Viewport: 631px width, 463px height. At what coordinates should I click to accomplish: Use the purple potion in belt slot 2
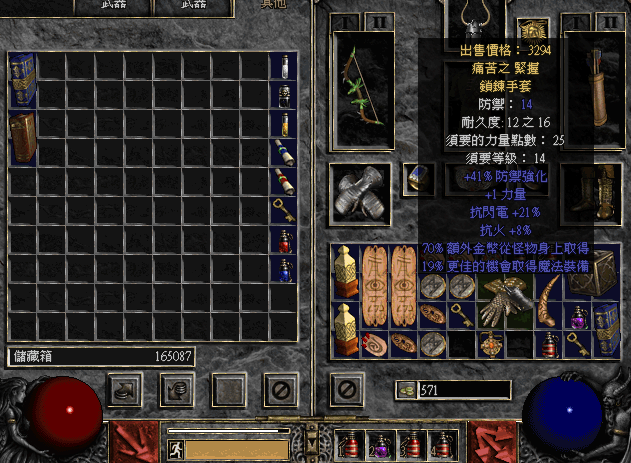tap(380, 442)
